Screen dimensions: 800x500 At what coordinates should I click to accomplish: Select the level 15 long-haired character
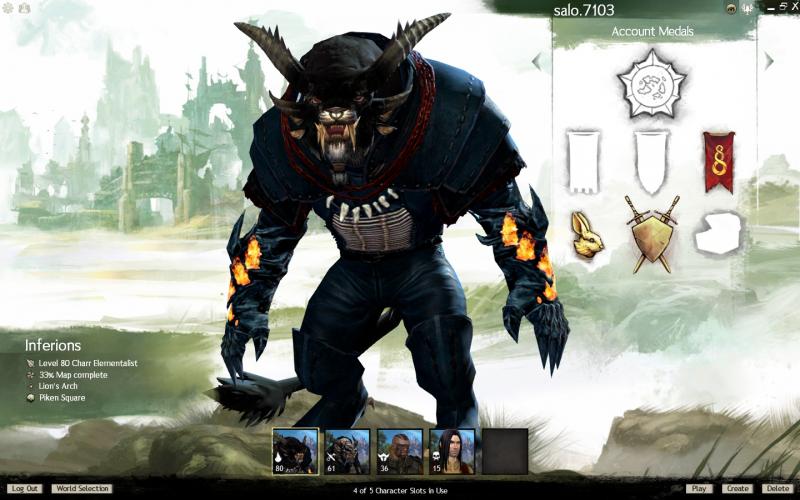[452, 451]
